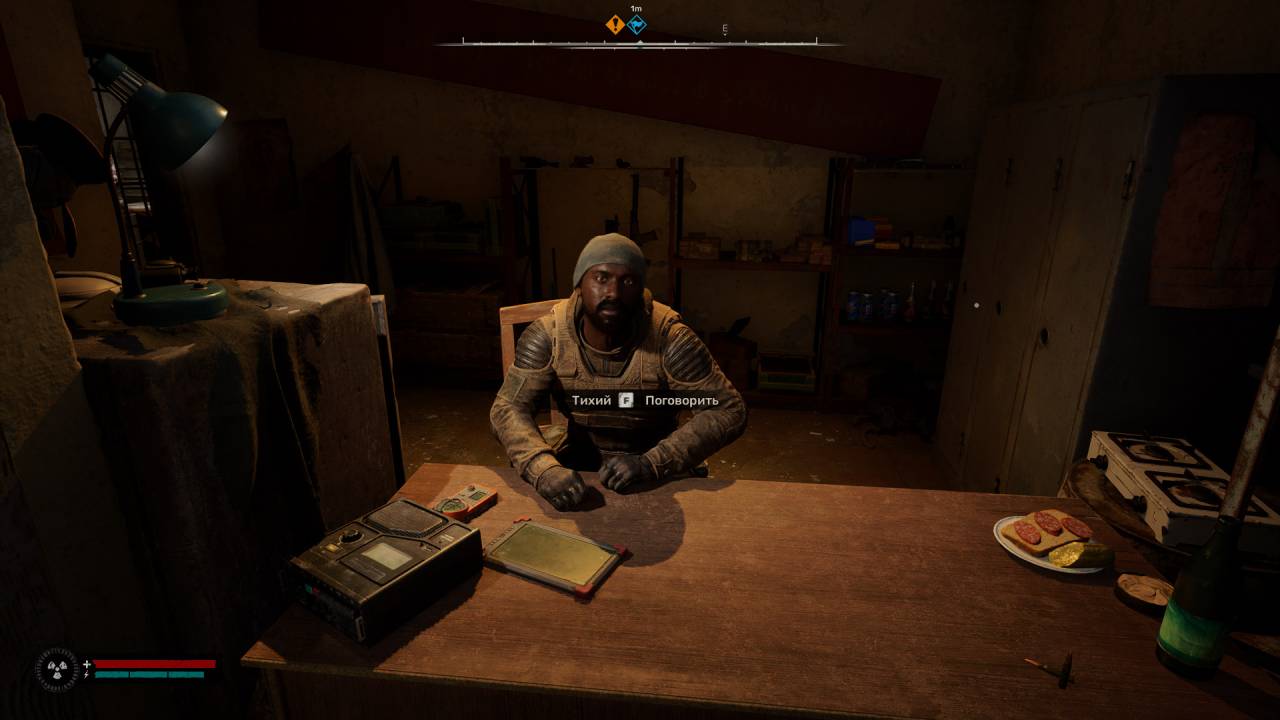This screenshot has height=720, width=1280.
Task: Click the orange exclamation quest marker
Action: [x=615, y=25]
